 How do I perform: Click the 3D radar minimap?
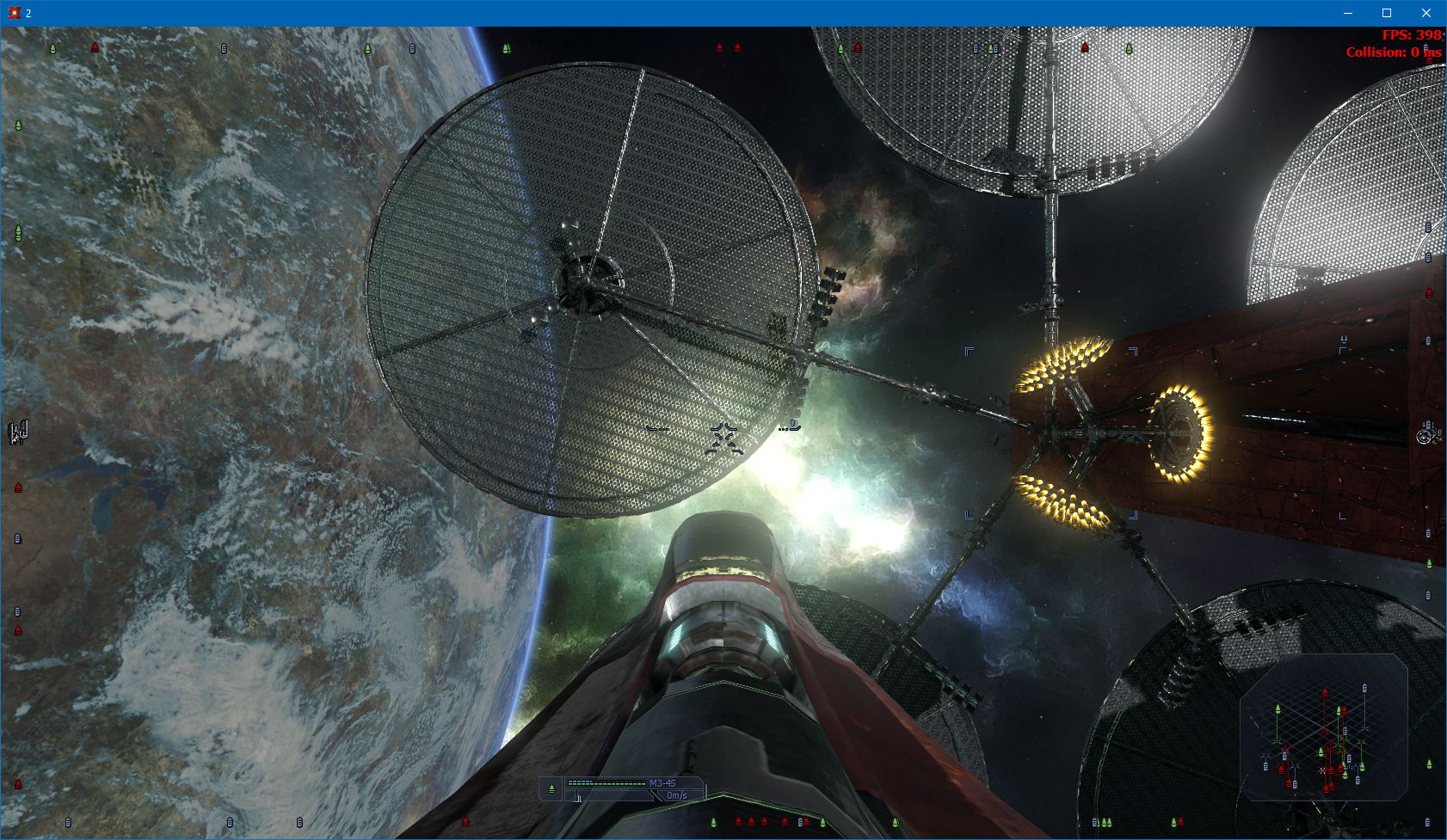(x=1323, y=727)
